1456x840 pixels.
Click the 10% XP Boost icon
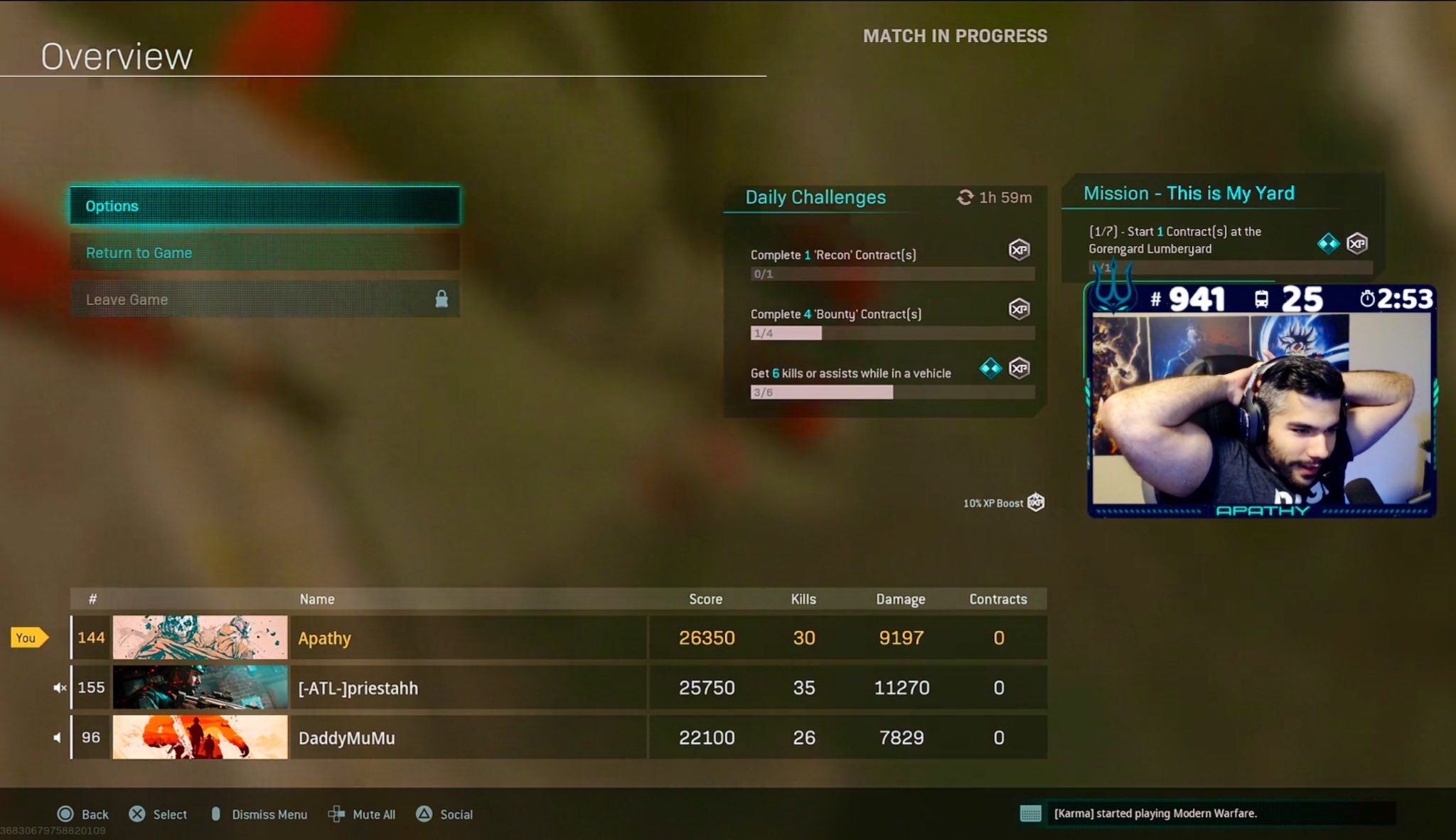1036,503
